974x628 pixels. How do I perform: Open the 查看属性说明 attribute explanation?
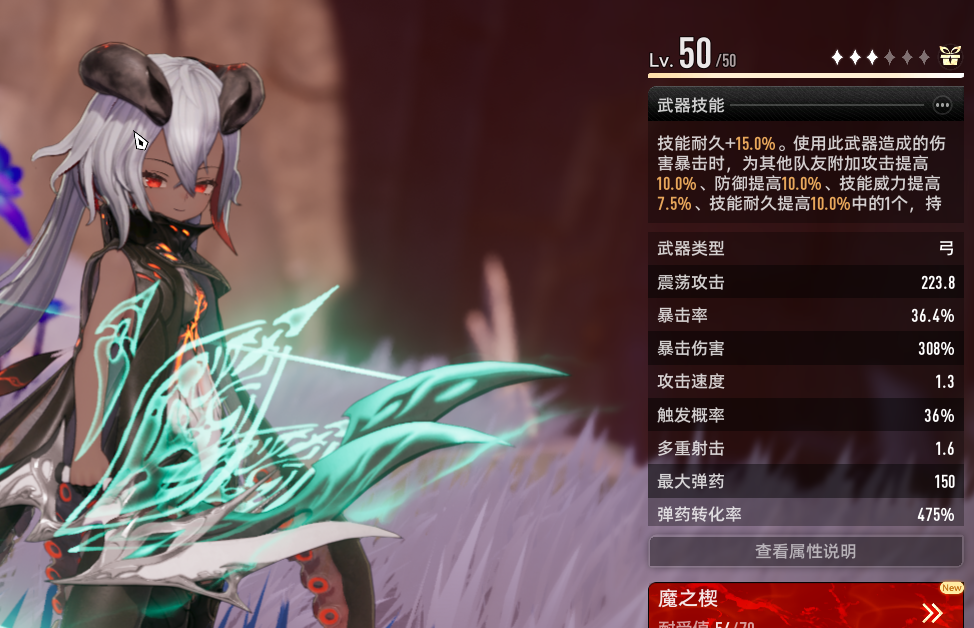click(805, 551)
